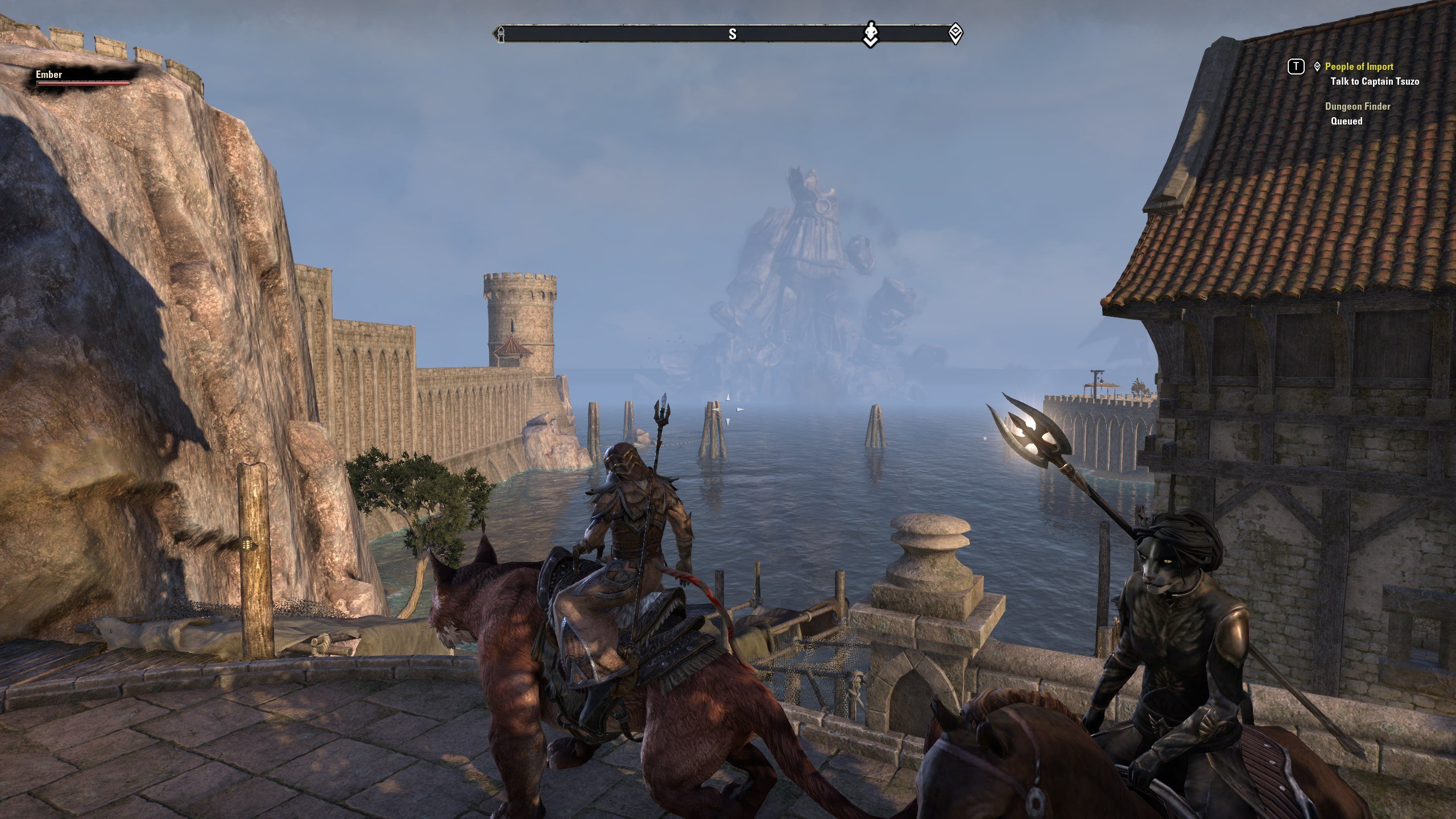This screenshot has width=1456, height=819.
Task: Select the Ember companion nameplate
Action: pyautogui.click(x=49, y=75)
